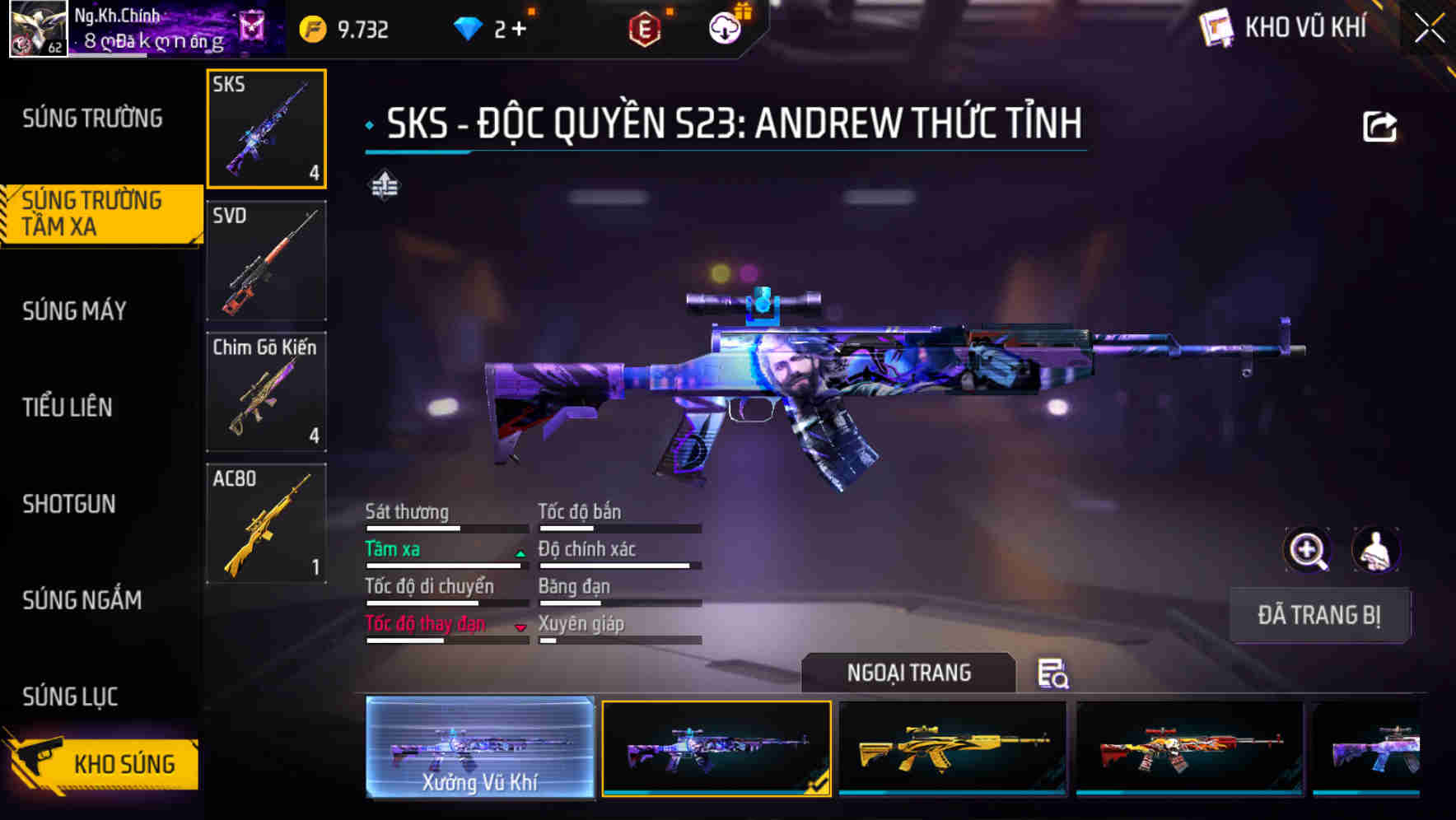Collapse the Tầm xa stat detail arrow
The width and height of the screenshot is (1456, 820).
pos(519,553)
